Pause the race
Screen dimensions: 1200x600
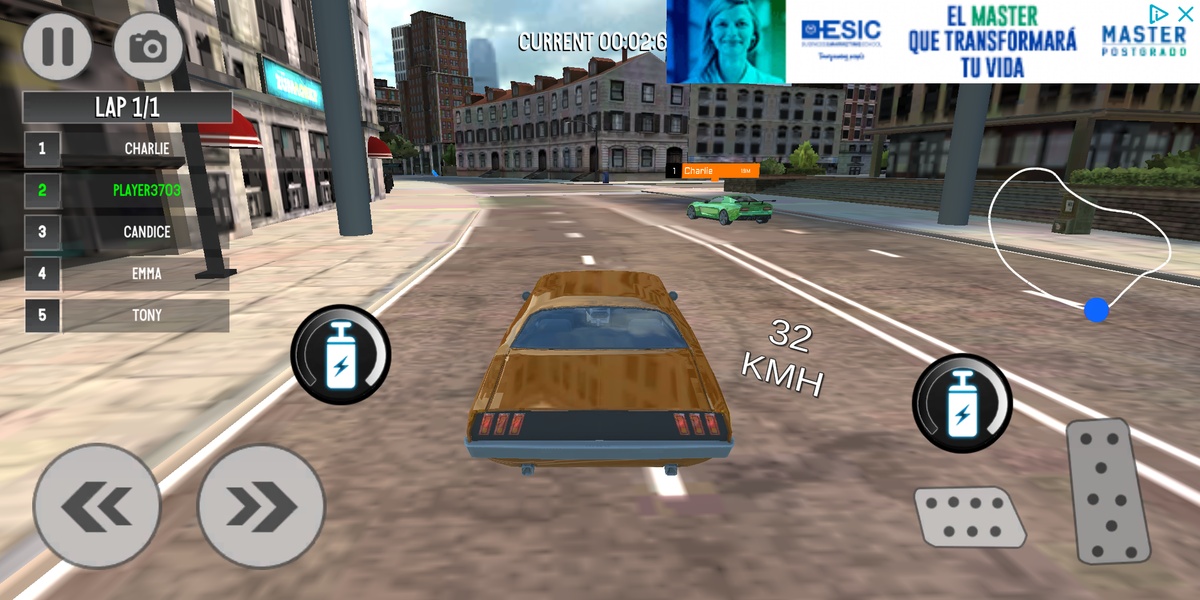(x=57, y=46)
